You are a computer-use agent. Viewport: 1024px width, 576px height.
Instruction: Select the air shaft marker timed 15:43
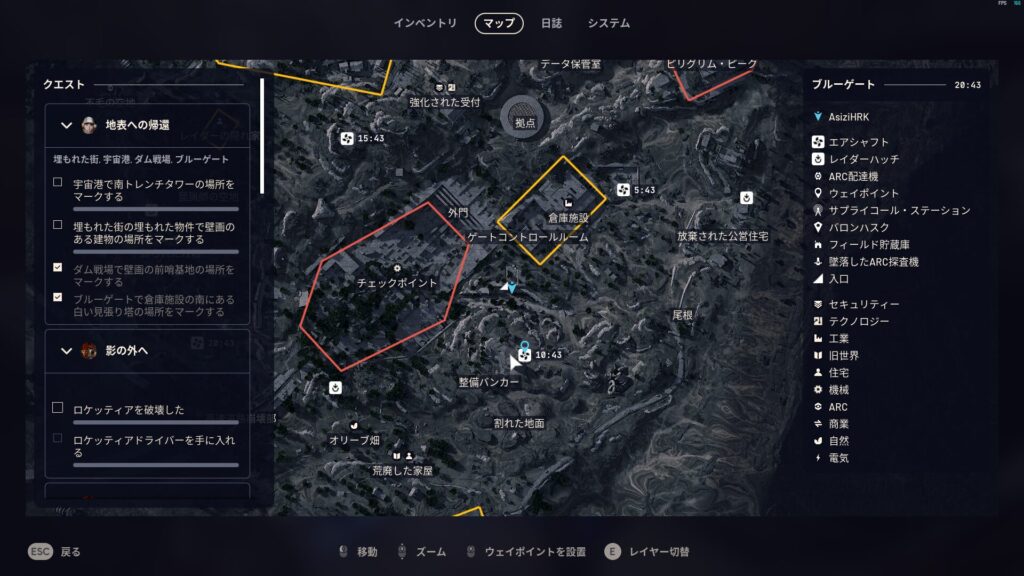[x=347, y=138]
